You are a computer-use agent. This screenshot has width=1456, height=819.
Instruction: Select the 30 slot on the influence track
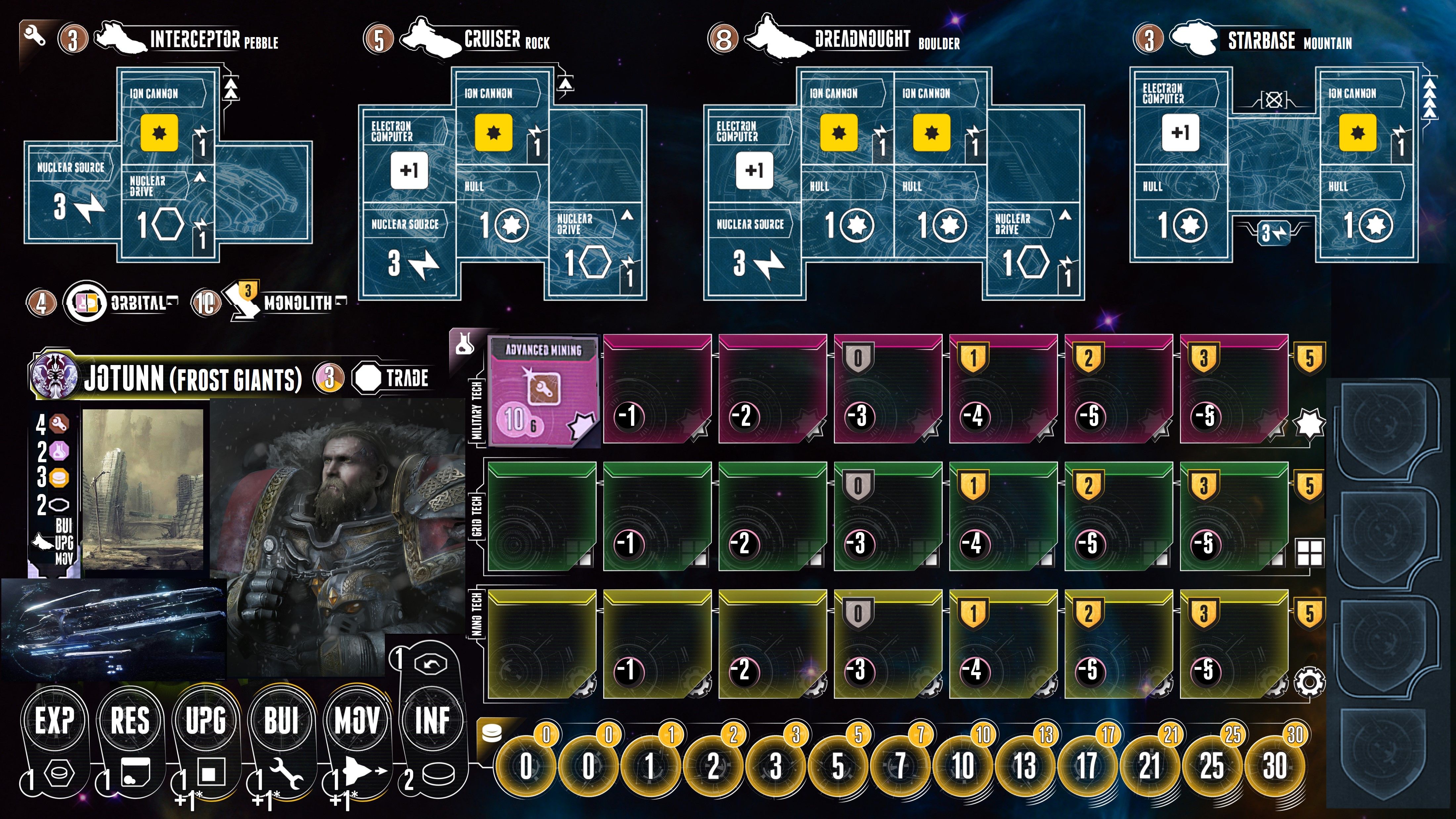tap(1275, 766)
